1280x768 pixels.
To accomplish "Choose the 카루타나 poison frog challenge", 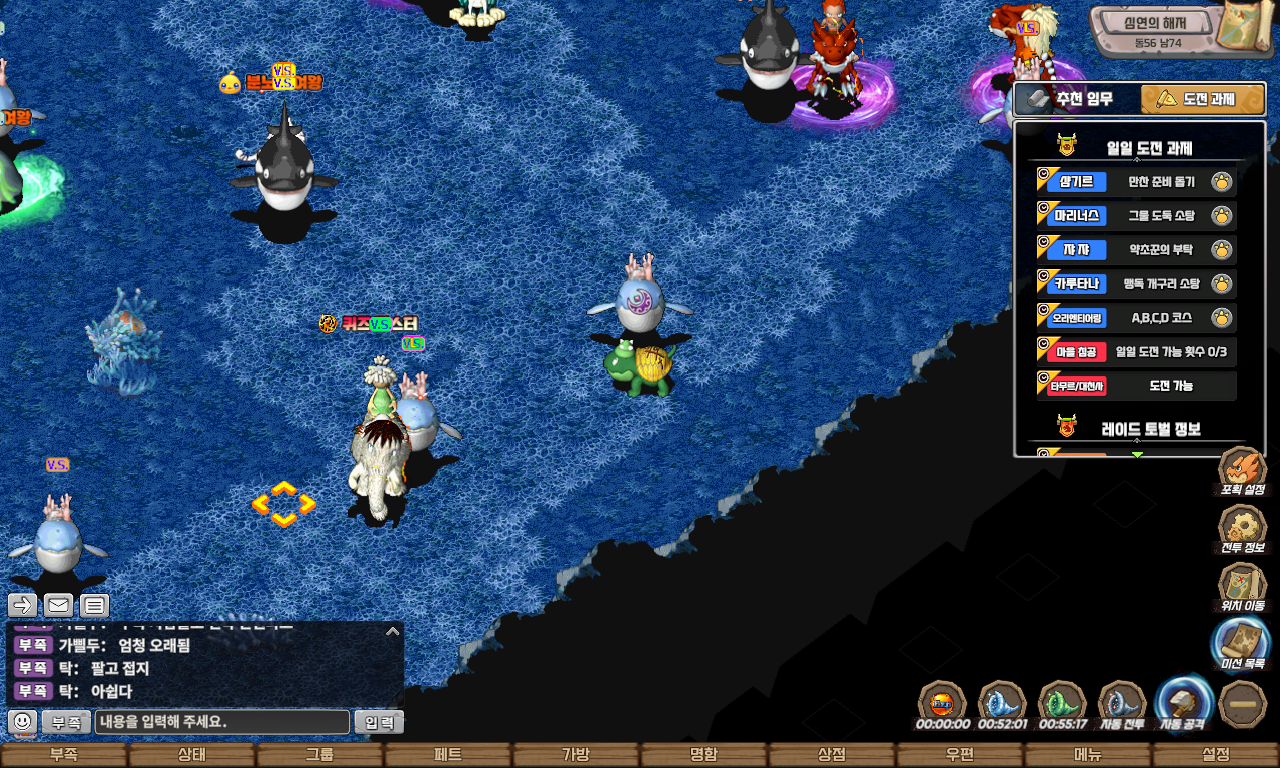I will 1136,284.
